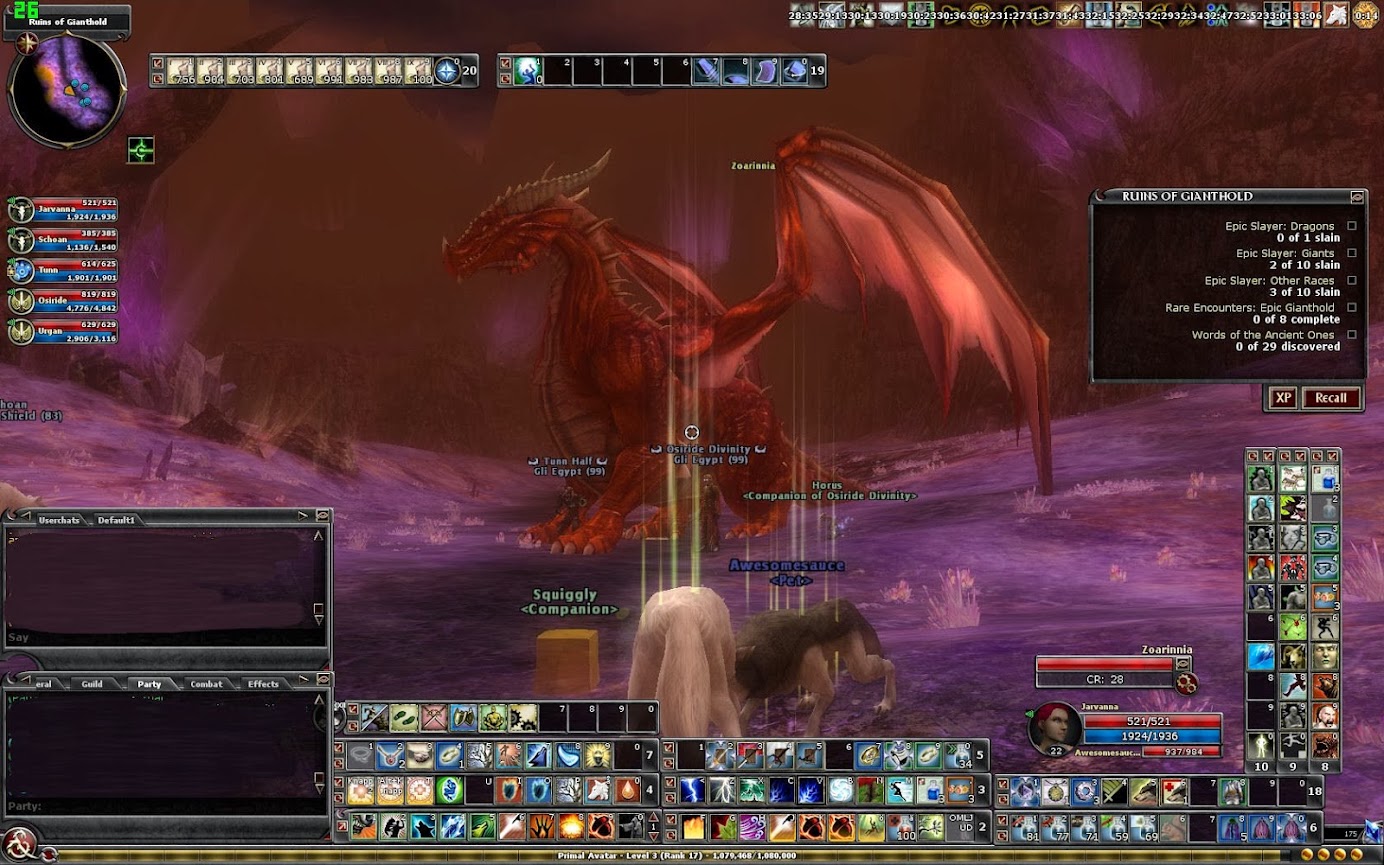This screenshot has height=865, width=1384.
Task: Activate the red cross heal kit icon
Action: pos(1173,792)
